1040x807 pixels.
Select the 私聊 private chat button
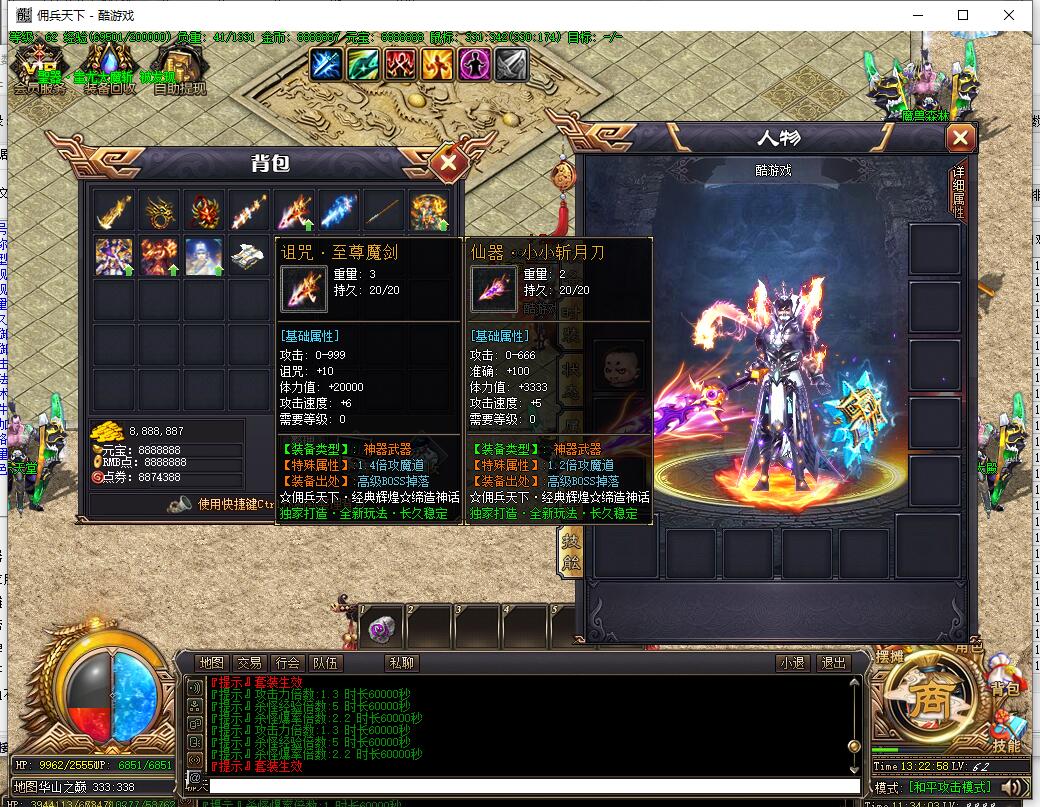401,662
